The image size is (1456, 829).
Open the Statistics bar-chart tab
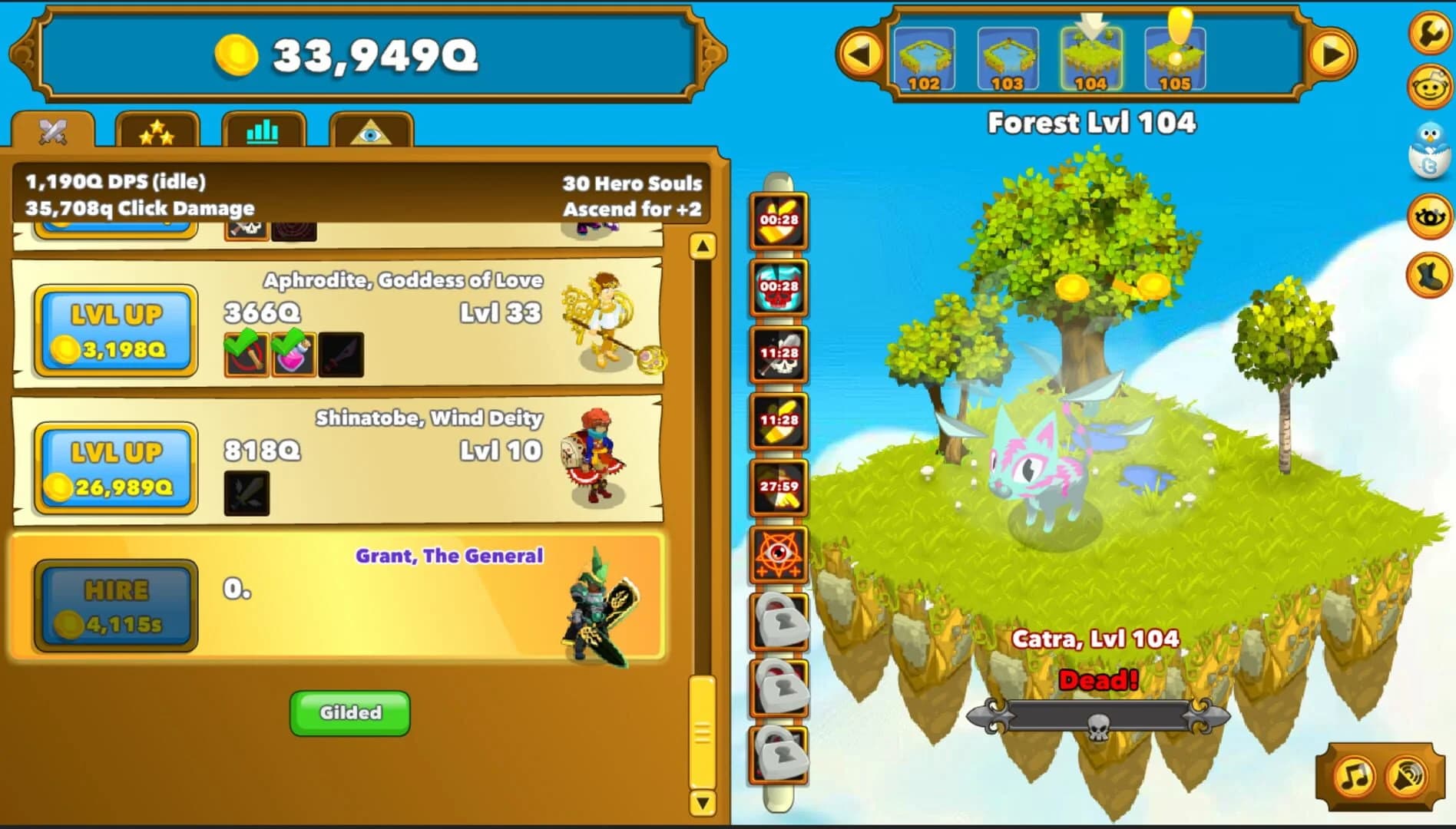pyautogui.click(x=263, y=132)
